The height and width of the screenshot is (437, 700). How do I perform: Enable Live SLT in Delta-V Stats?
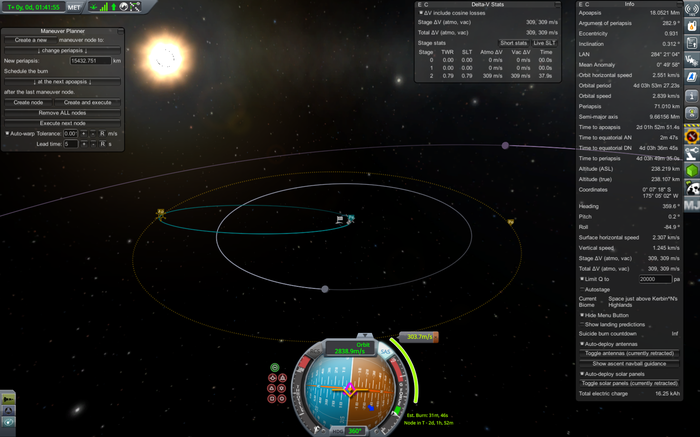pos(546,43)
